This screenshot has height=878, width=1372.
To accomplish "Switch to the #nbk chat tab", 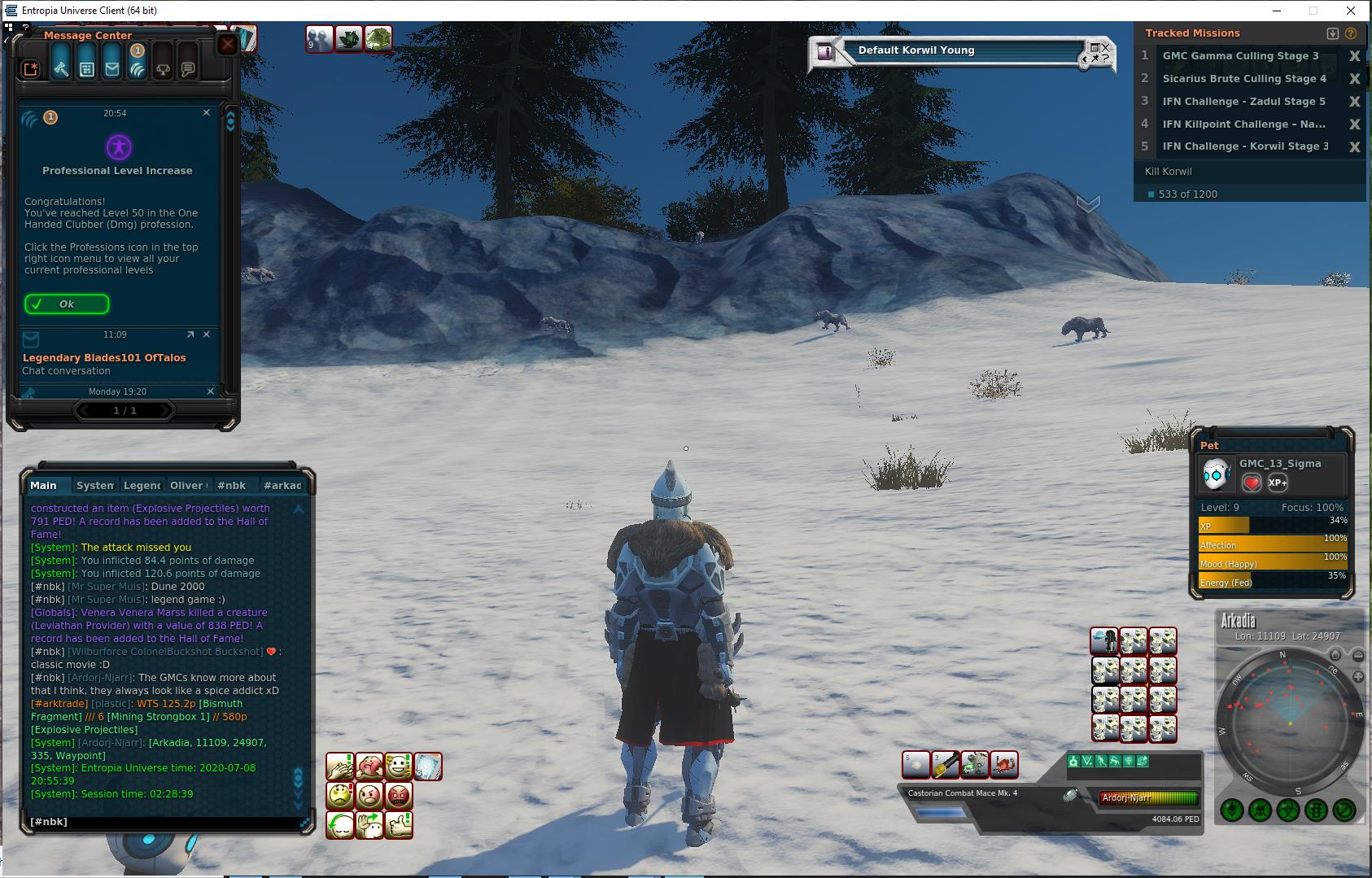I will click(x=231, y=486).
